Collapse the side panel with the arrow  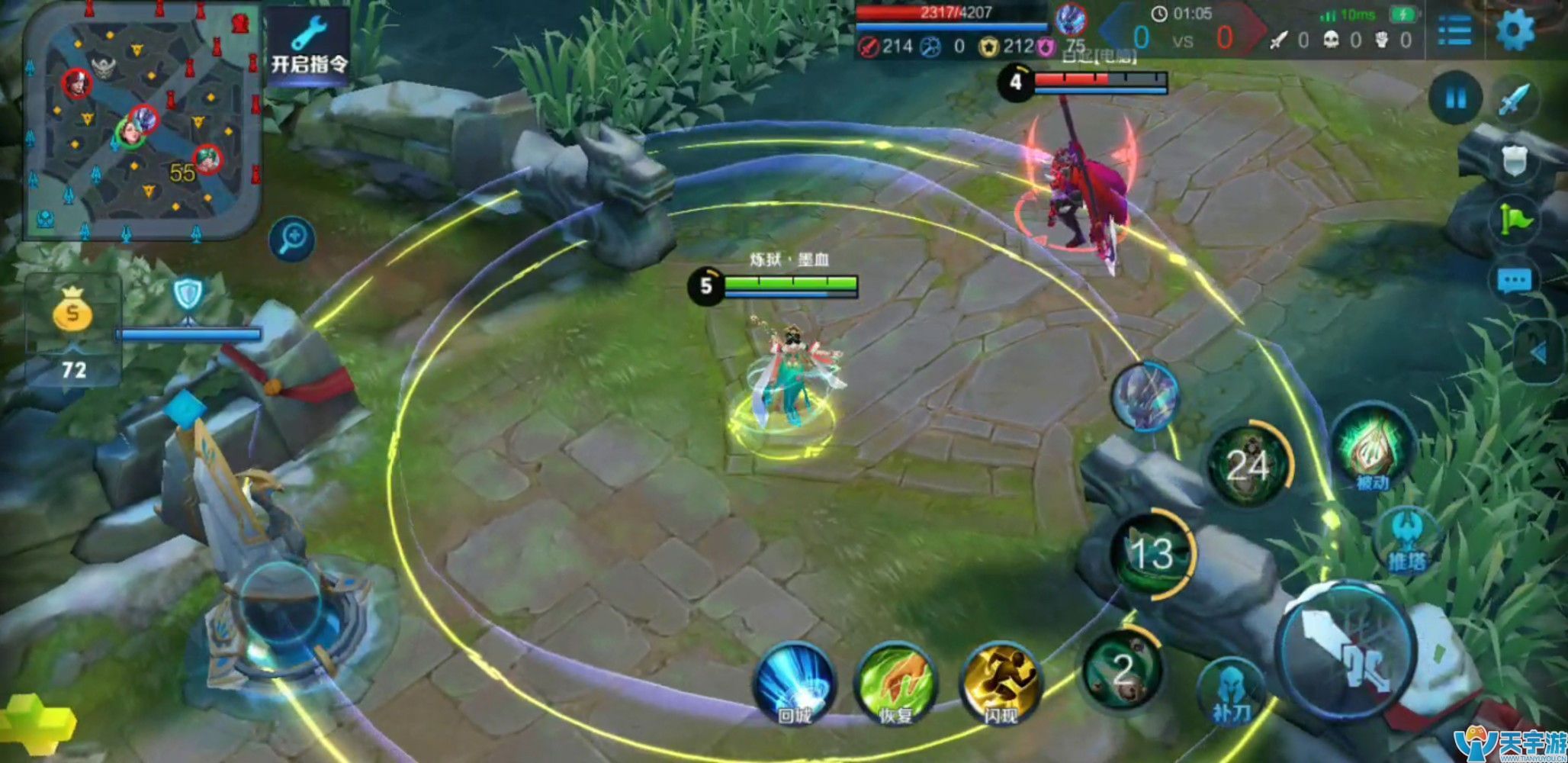coord(1539,353)
